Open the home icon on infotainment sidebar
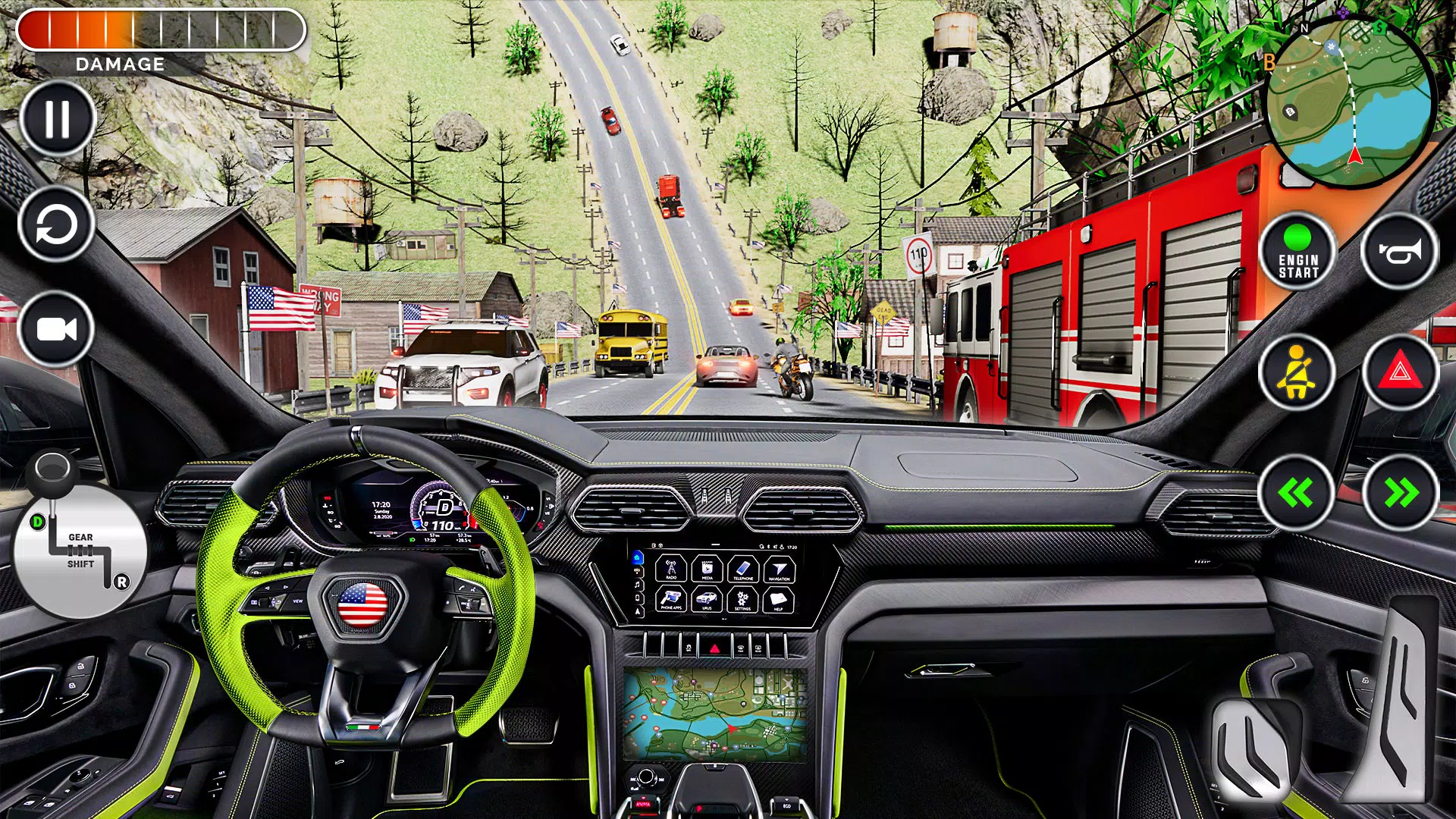Screen dimensions: 1456x819 pyautogui.click(x=637, y=558)
